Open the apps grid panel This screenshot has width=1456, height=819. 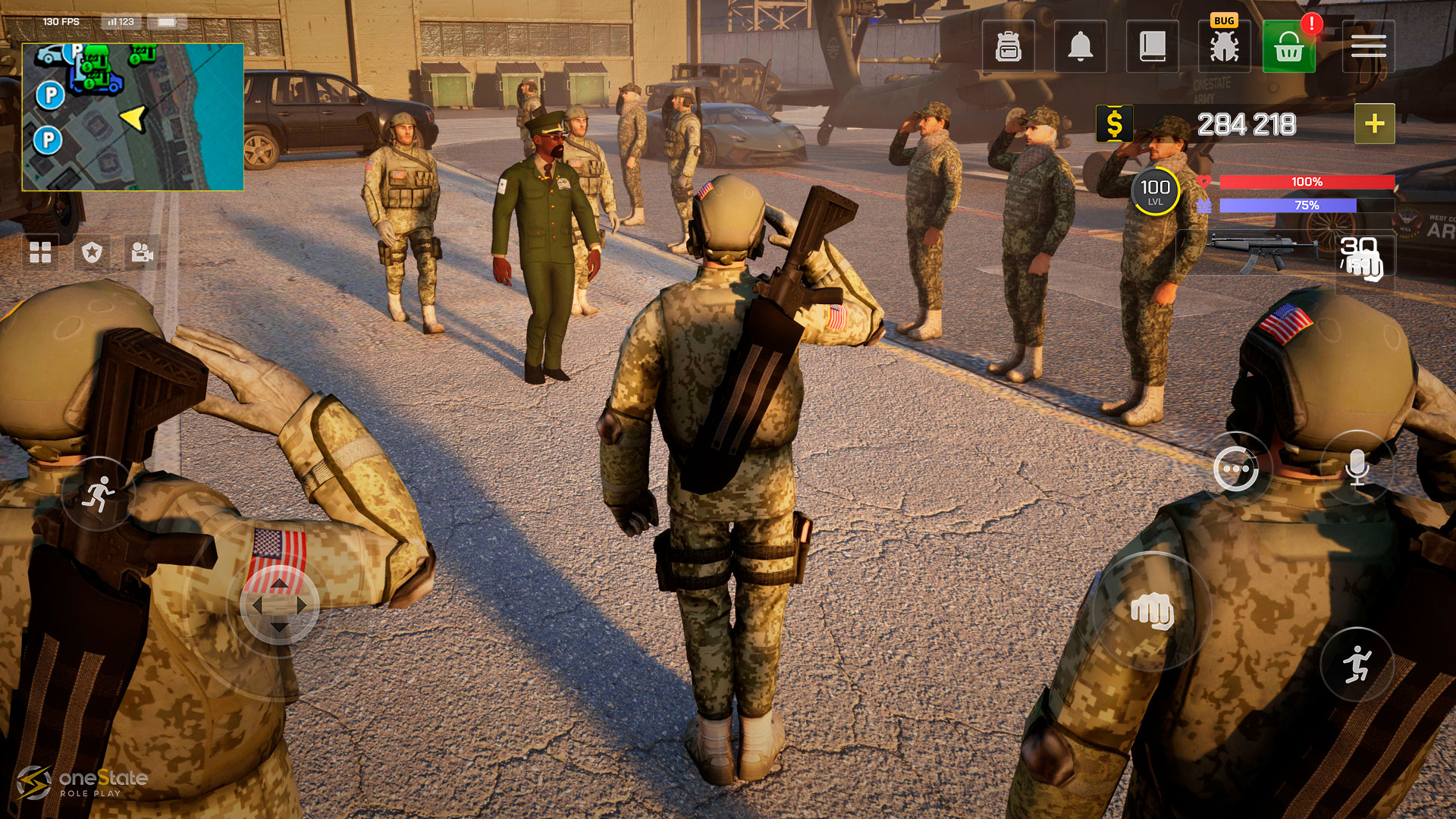point(42,254)
